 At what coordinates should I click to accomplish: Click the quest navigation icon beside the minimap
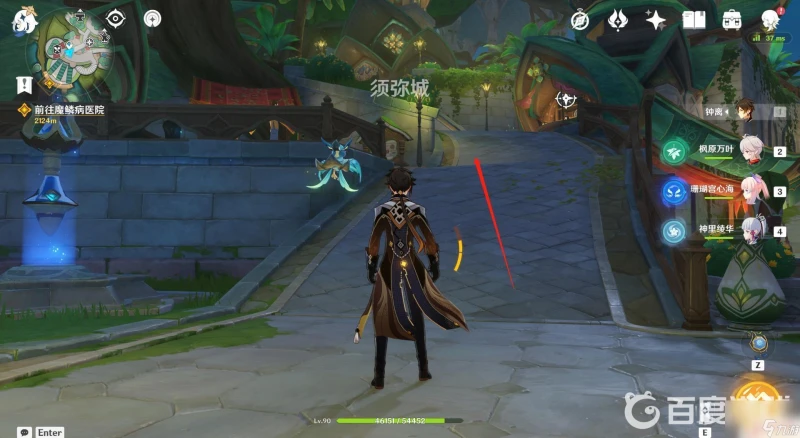(x=116, y=18)
